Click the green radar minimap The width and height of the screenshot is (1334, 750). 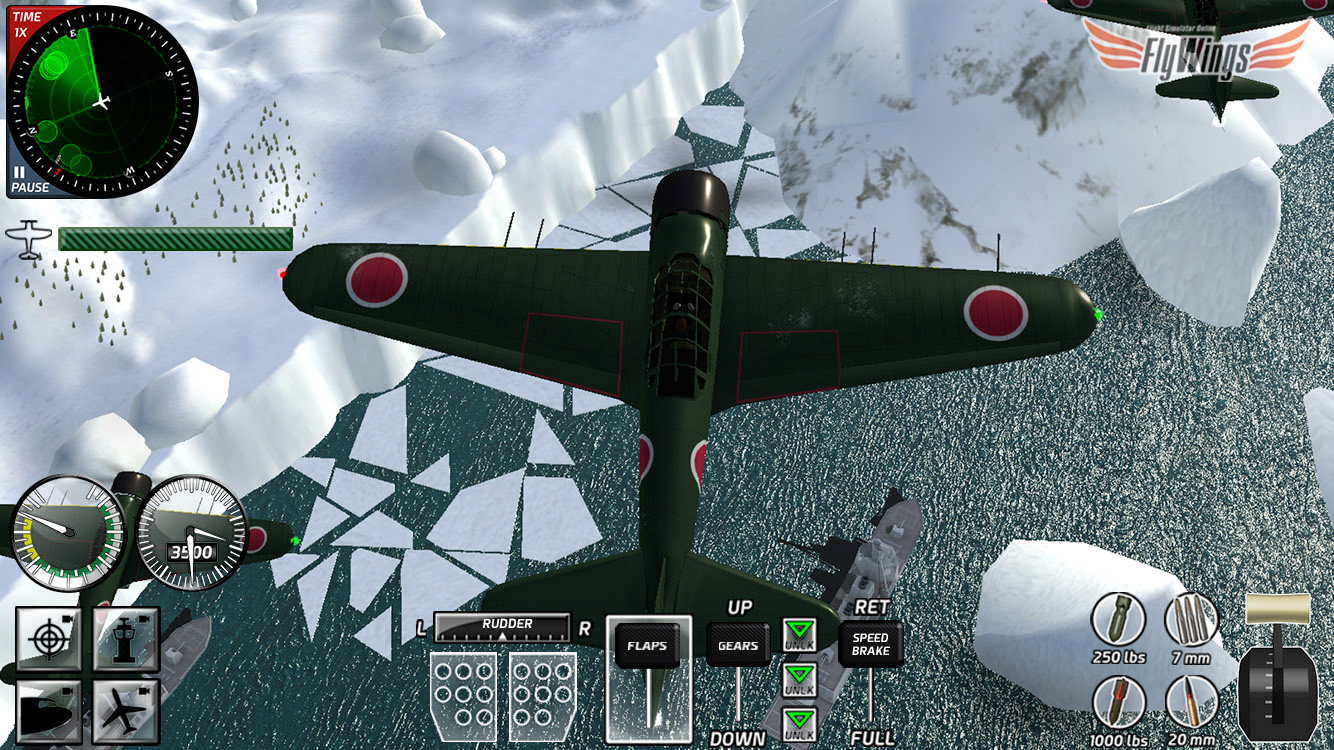tap(101, 102)
